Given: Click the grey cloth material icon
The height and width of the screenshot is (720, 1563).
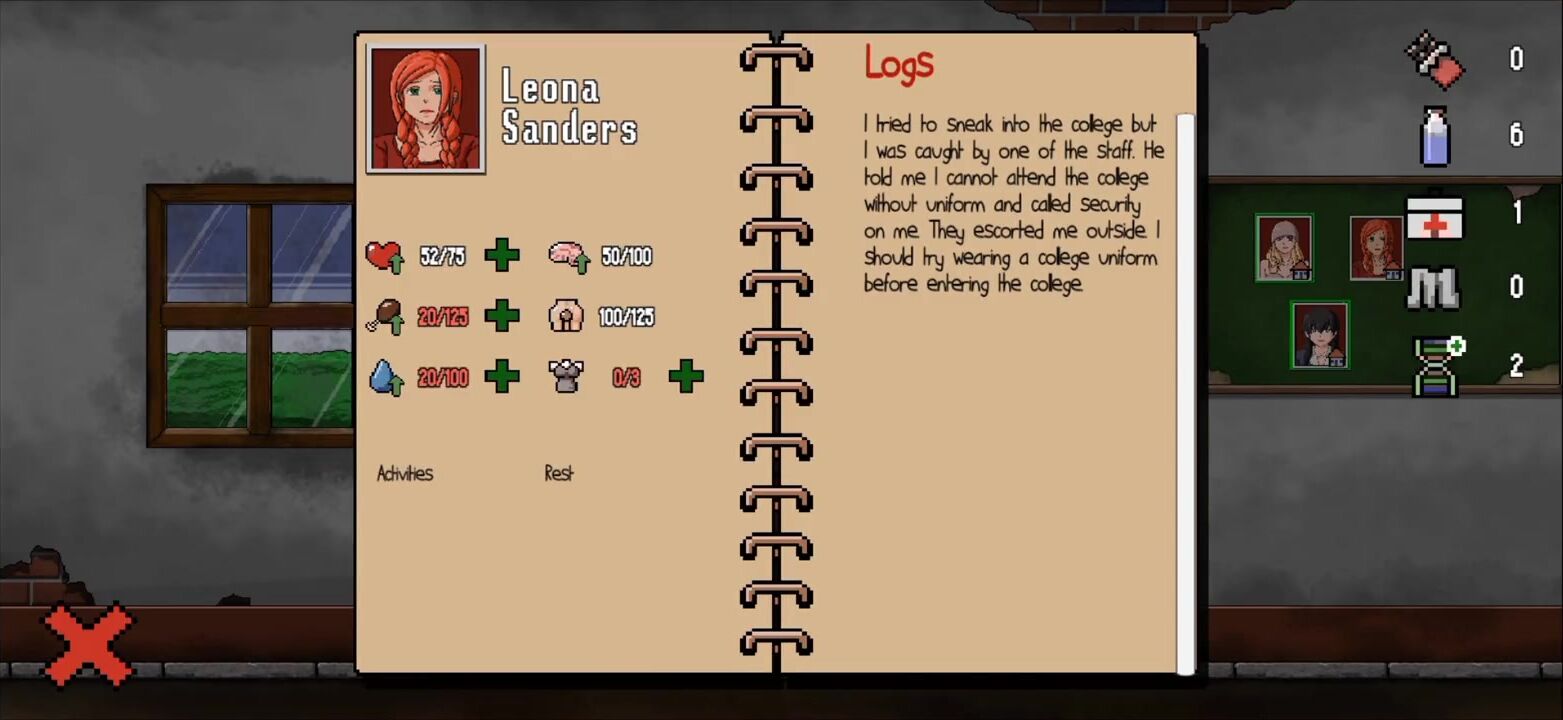Looking at the screenshot, I should [x=1435, y=288].
